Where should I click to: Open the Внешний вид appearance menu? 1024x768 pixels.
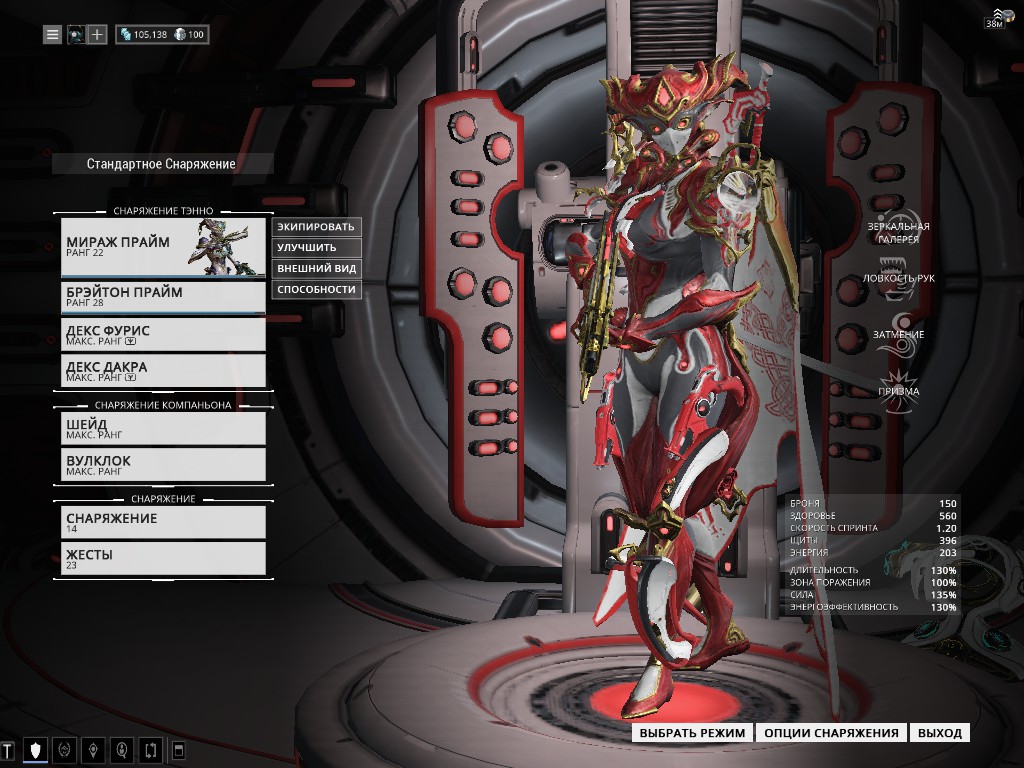[x=316, y=268]
